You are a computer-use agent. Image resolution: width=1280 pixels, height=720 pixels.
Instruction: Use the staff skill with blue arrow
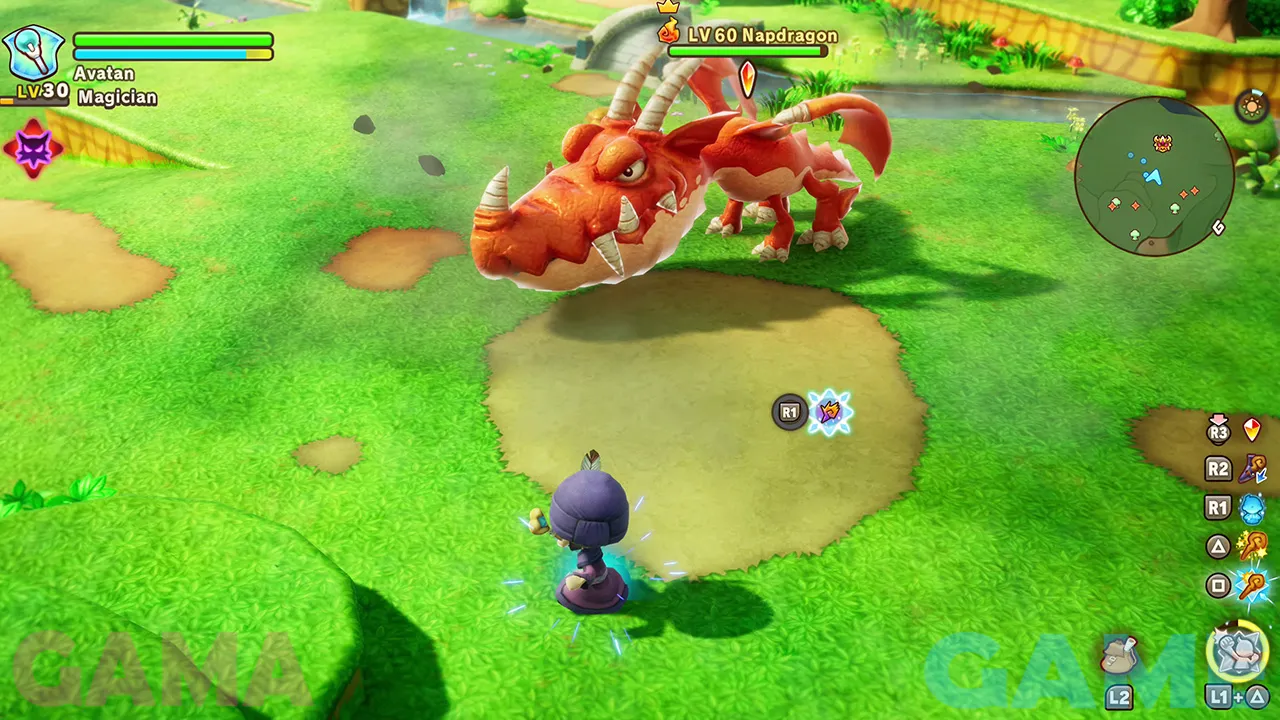(x=1252, y=468)
